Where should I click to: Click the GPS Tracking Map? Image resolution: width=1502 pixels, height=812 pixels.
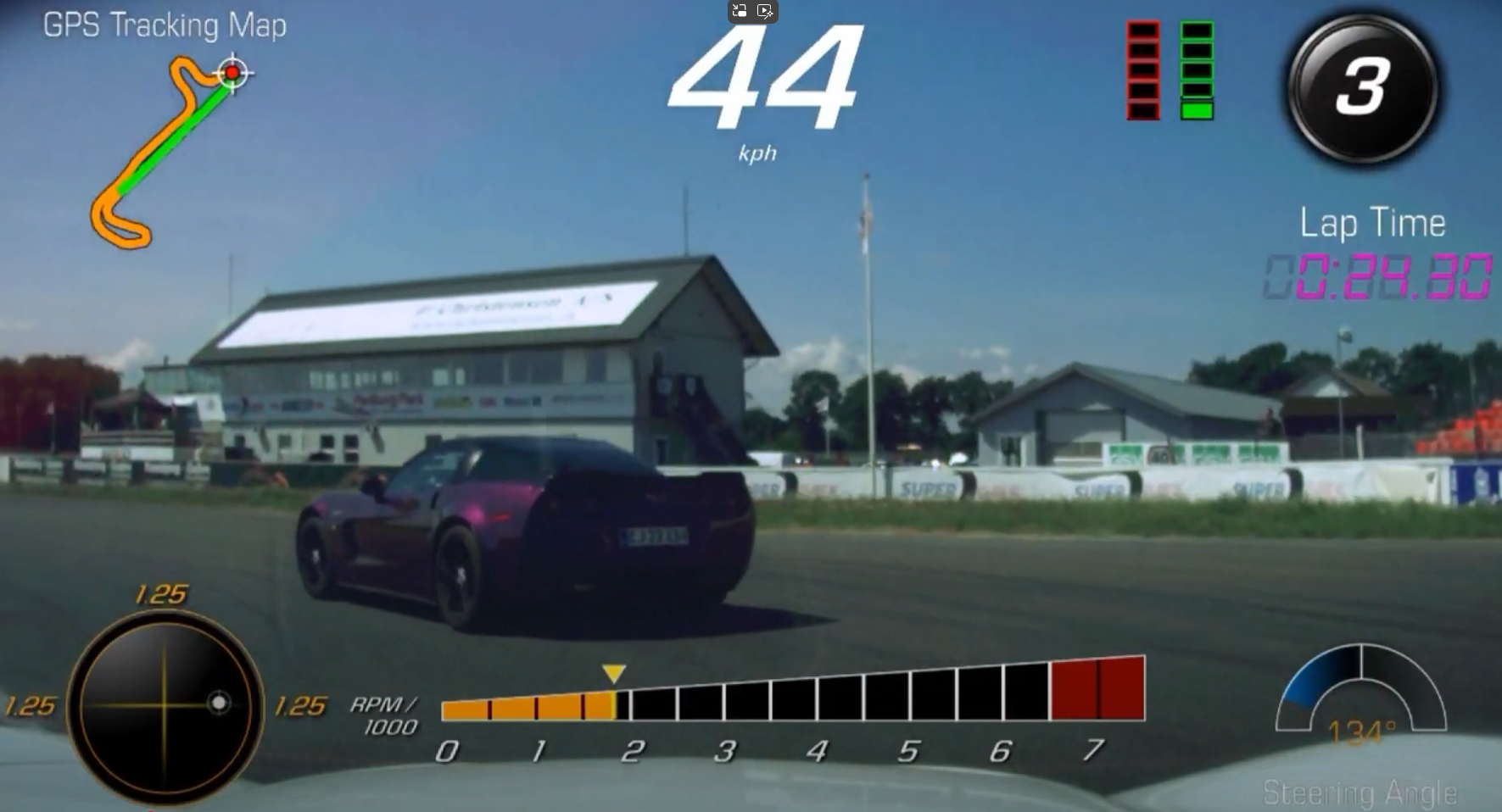point(161,153)
